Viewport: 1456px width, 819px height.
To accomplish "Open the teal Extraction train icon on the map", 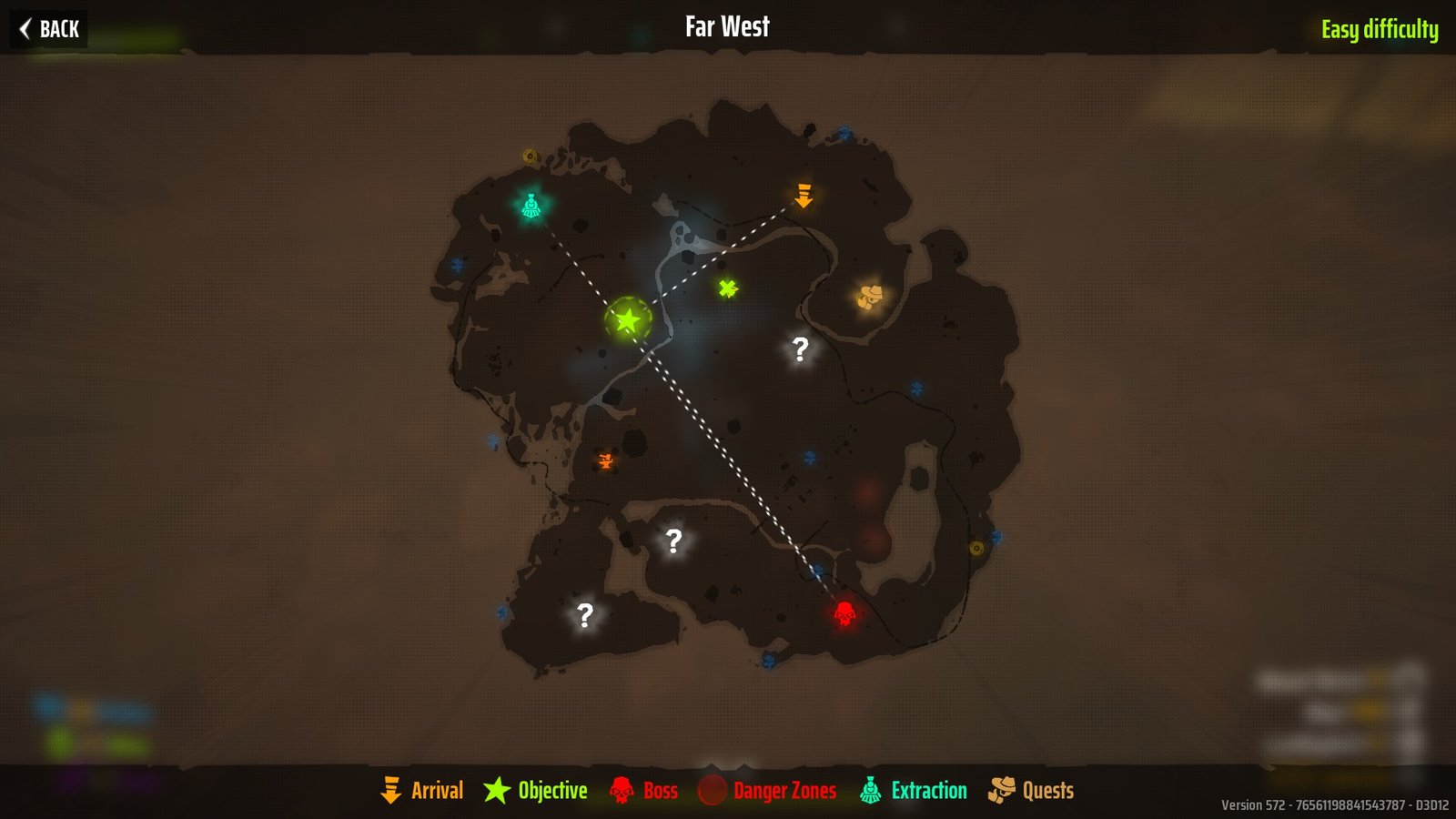I will click(531, 206).
